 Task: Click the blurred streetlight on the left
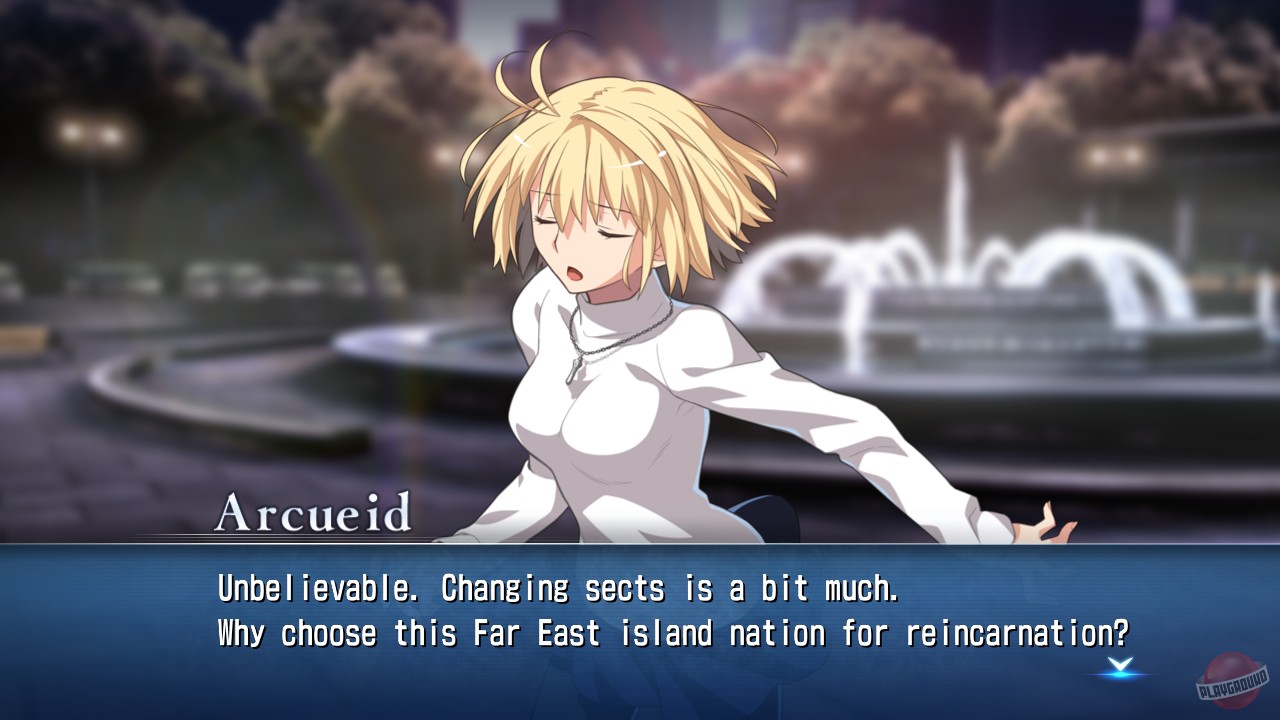click(x=90, y=135)
